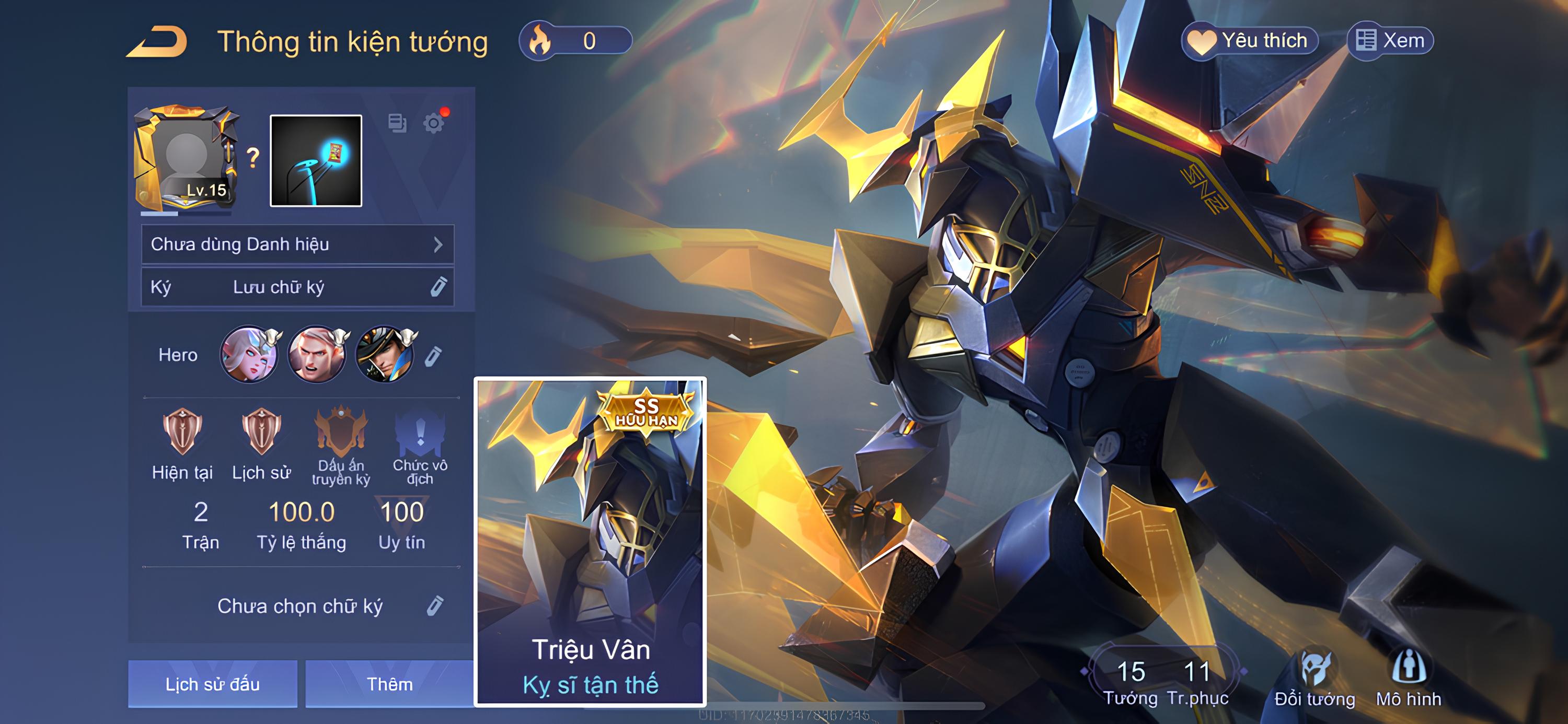View the Lịch sử rank badge
This screenshot has height=724, width=1568.
click(x=261, y=432)
